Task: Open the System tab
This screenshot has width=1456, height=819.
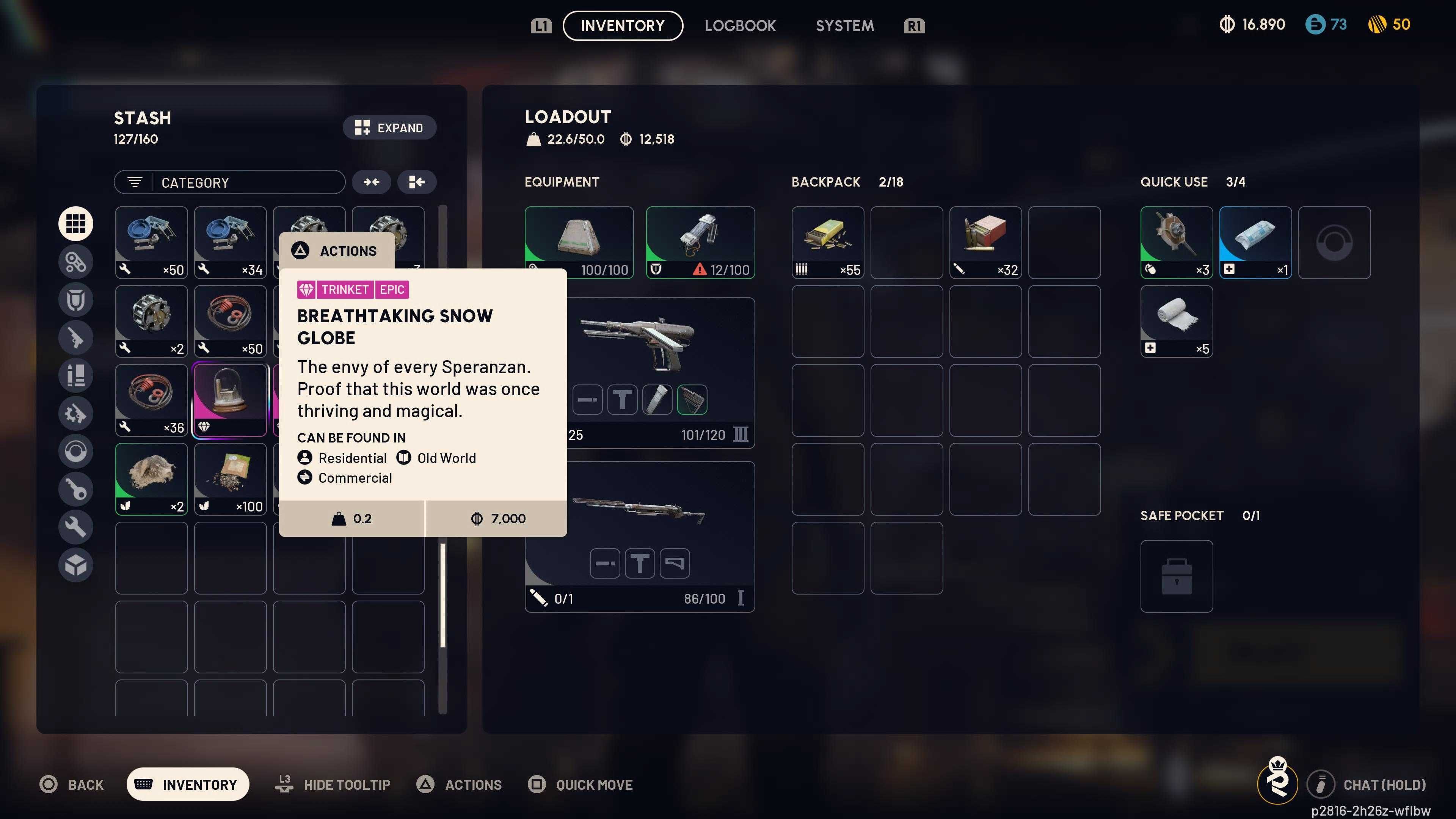Action: click(844, 26)
